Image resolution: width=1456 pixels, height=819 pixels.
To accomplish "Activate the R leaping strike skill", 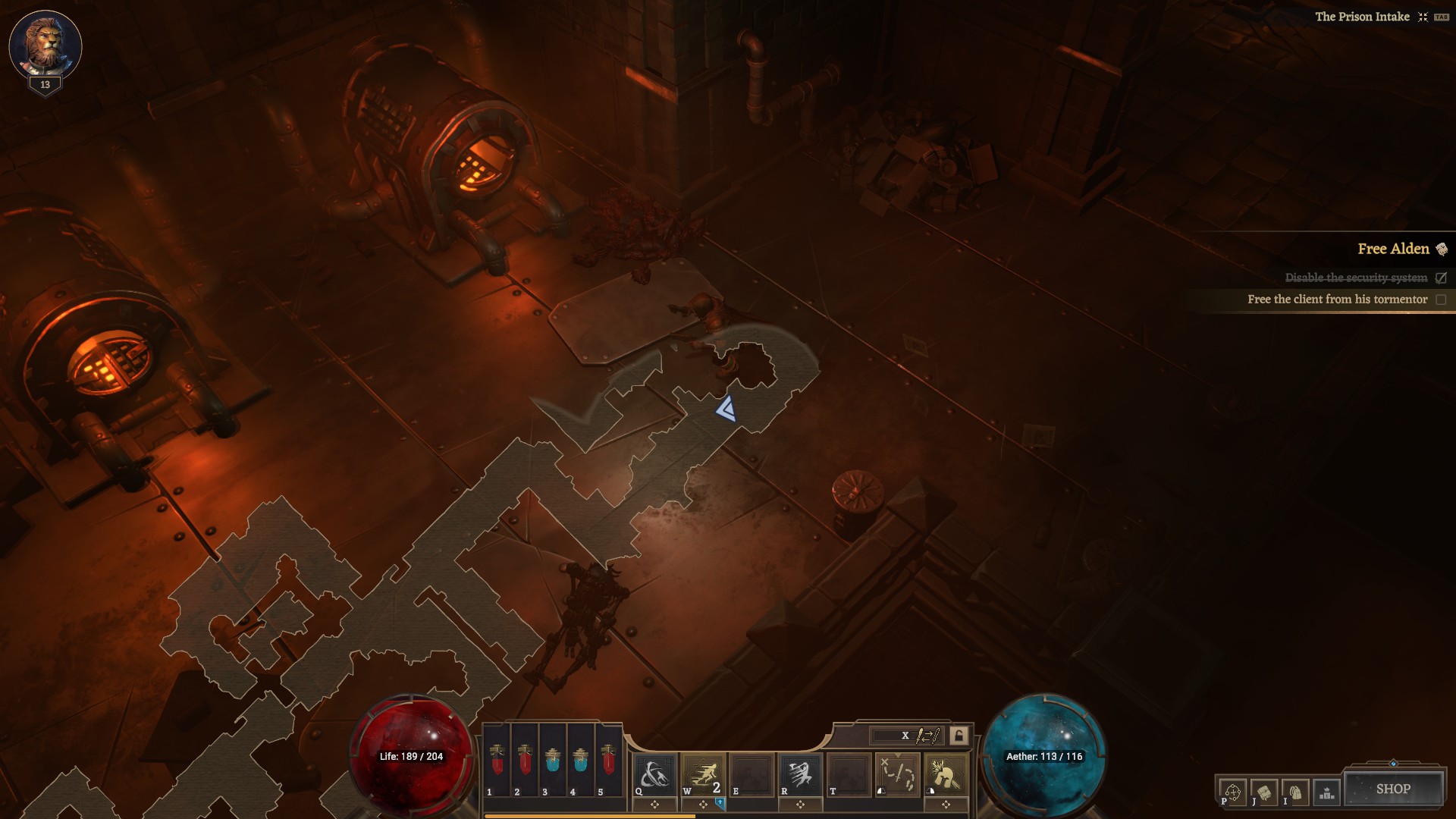I will pyautogui.click(x=800, y=775).
